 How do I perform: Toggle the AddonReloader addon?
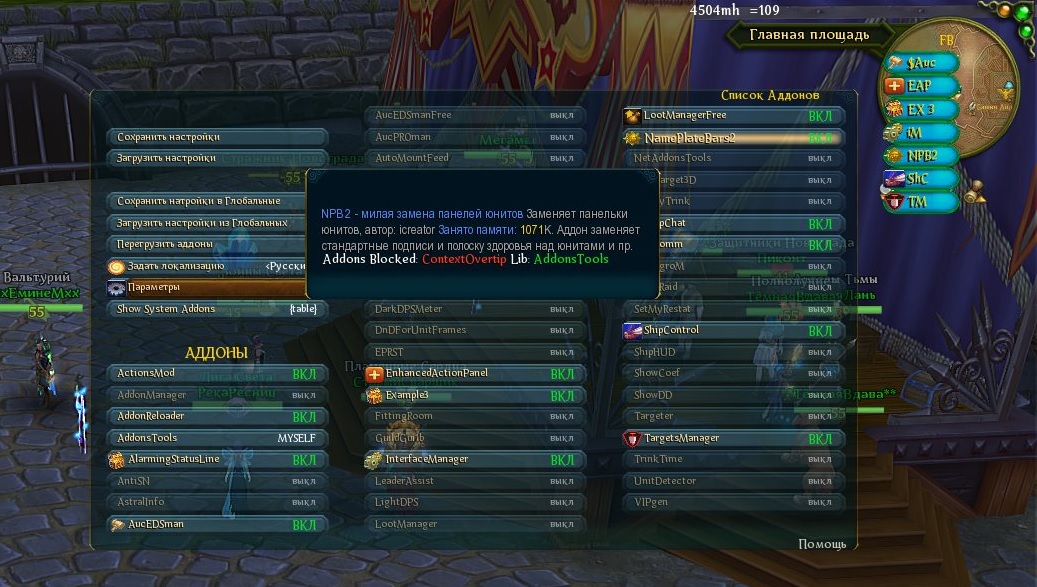(216, 416)
